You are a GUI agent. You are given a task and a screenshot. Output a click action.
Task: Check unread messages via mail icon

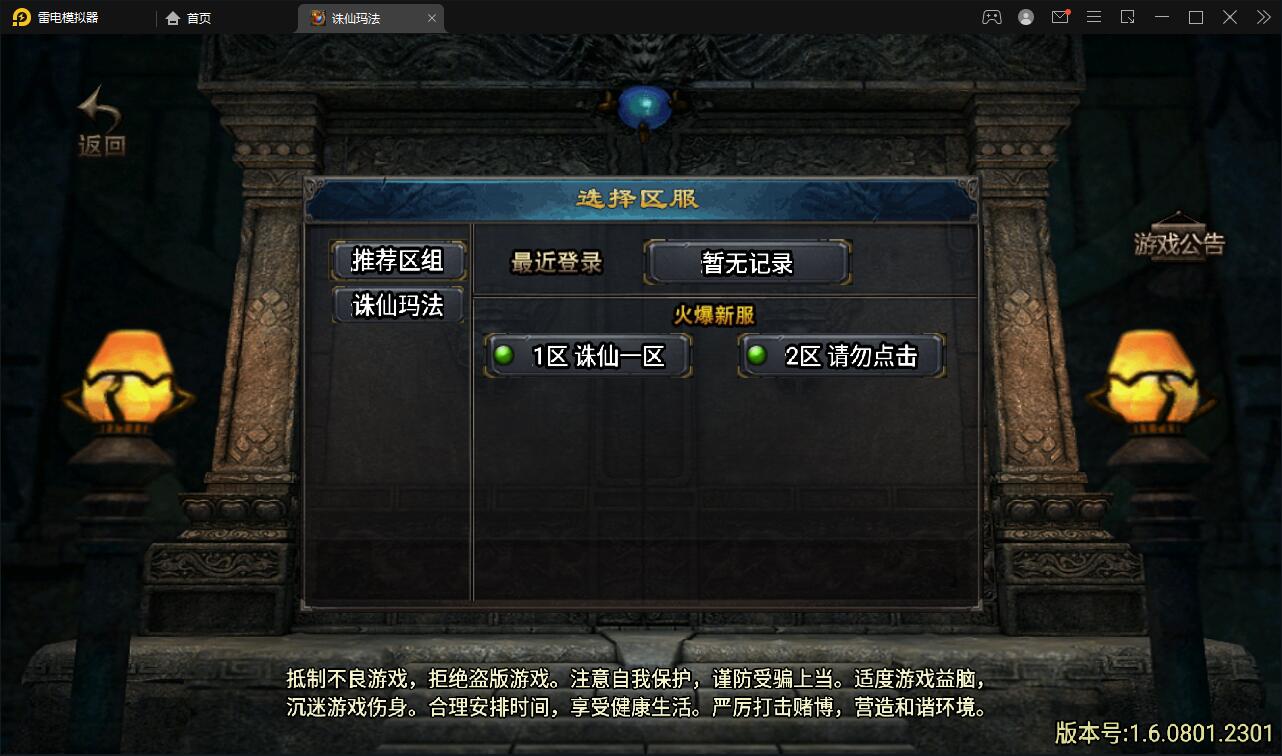[1060, 17]
